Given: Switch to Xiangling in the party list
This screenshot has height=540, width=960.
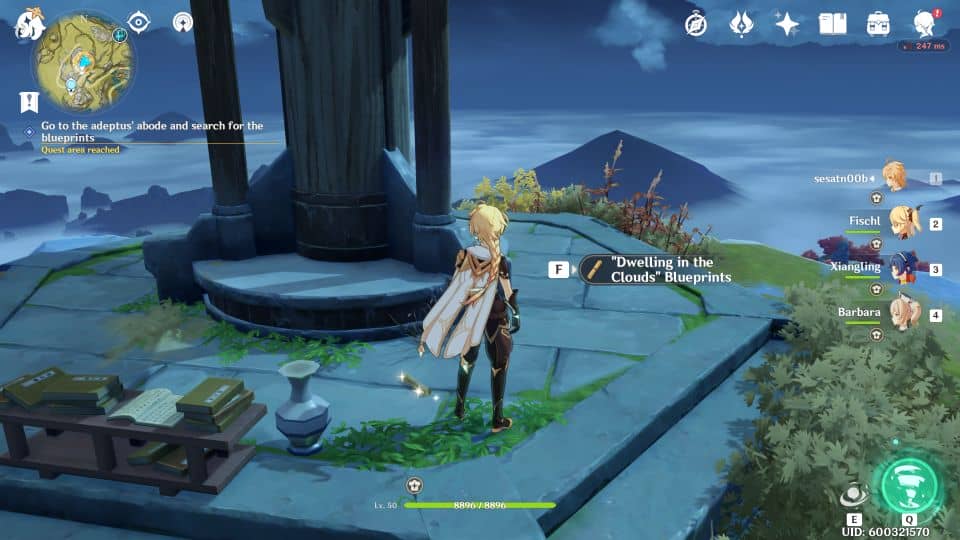Looking at the screenshot, I should point(903,268).
